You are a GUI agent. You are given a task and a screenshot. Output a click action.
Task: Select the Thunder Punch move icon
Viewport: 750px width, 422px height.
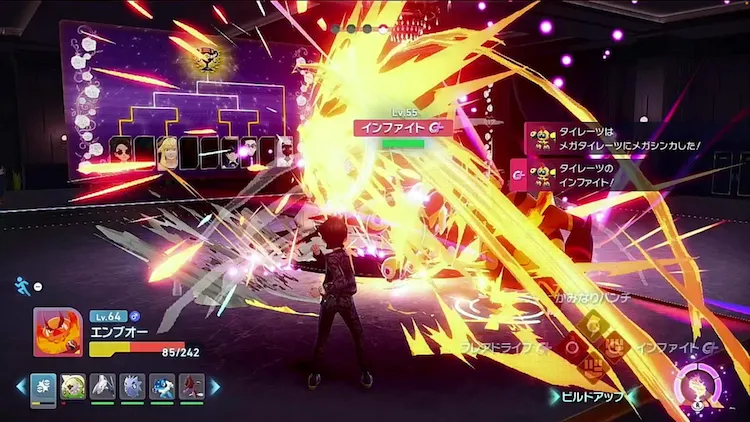592,325
